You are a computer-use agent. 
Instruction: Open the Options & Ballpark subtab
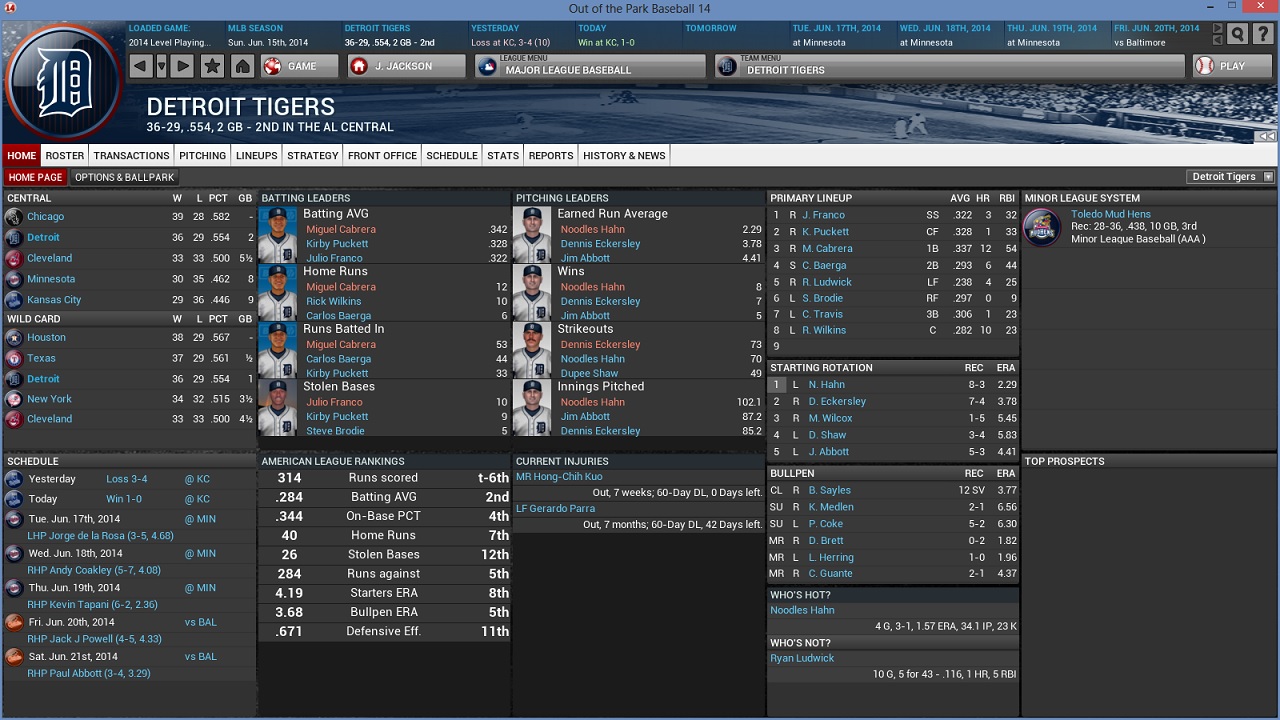coord(124,177)
